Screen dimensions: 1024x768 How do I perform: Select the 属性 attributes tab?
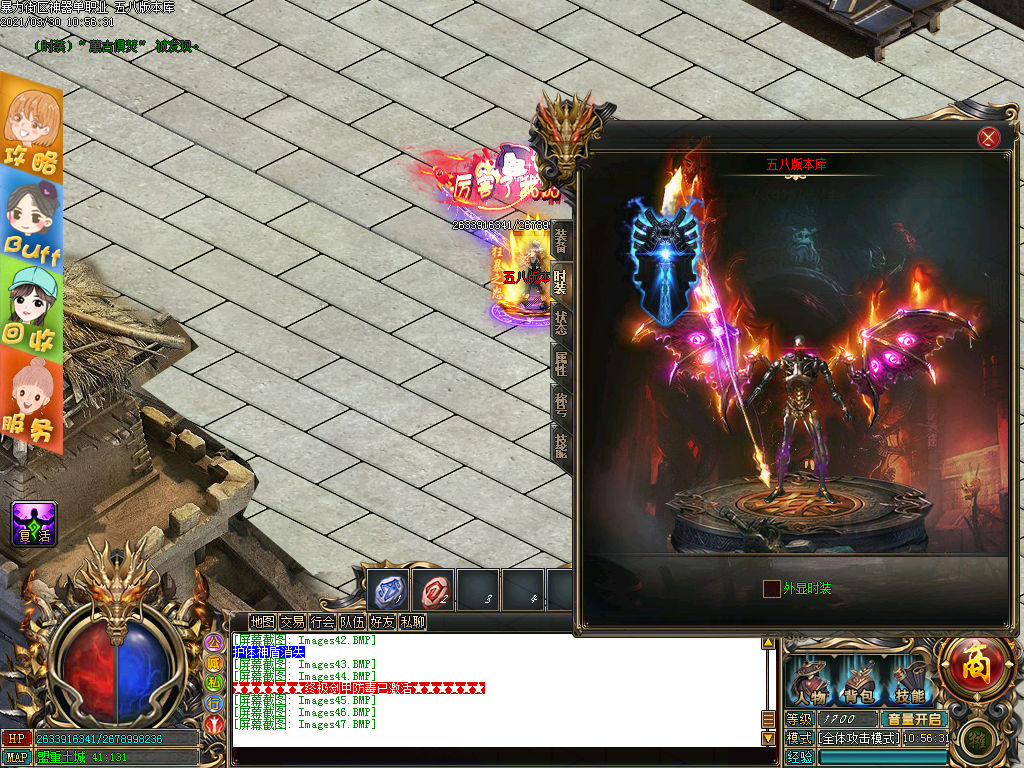click(562, 364)
